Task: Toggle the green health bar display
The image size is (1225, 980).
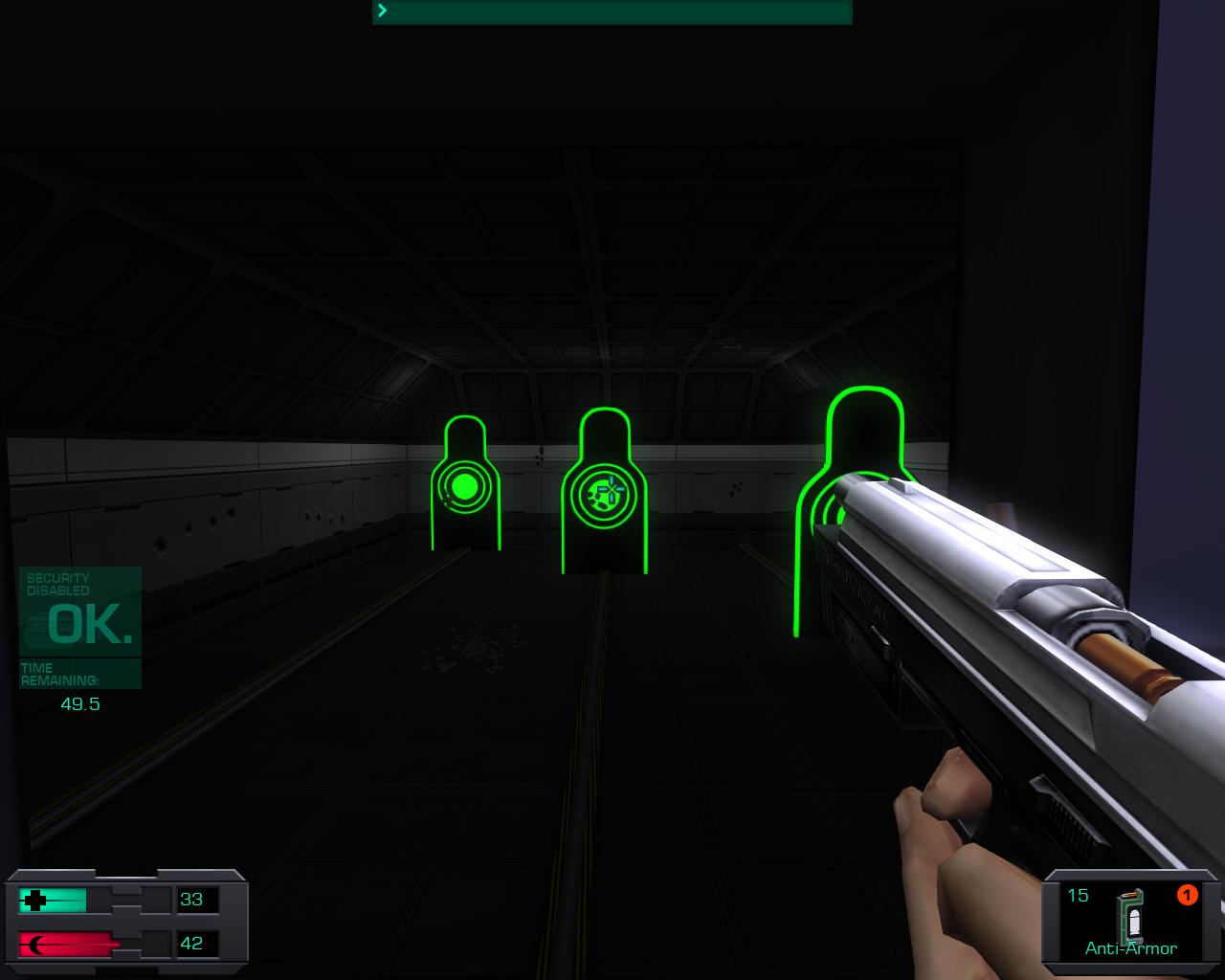Action: coord(59,900)
